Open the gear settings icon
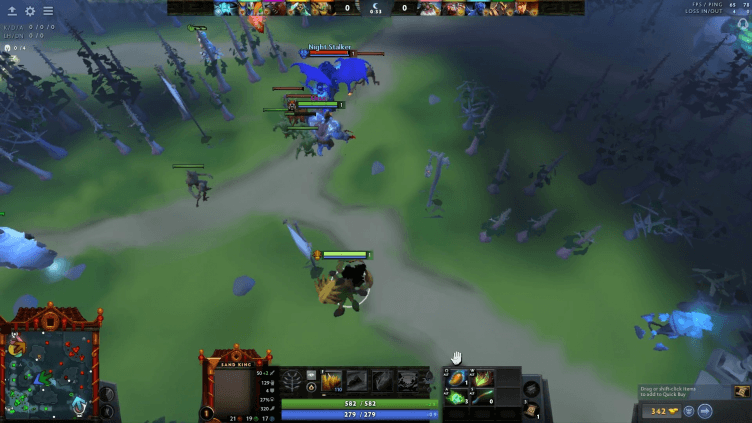This screenshot has height=423, width=752. pos(30,11)
